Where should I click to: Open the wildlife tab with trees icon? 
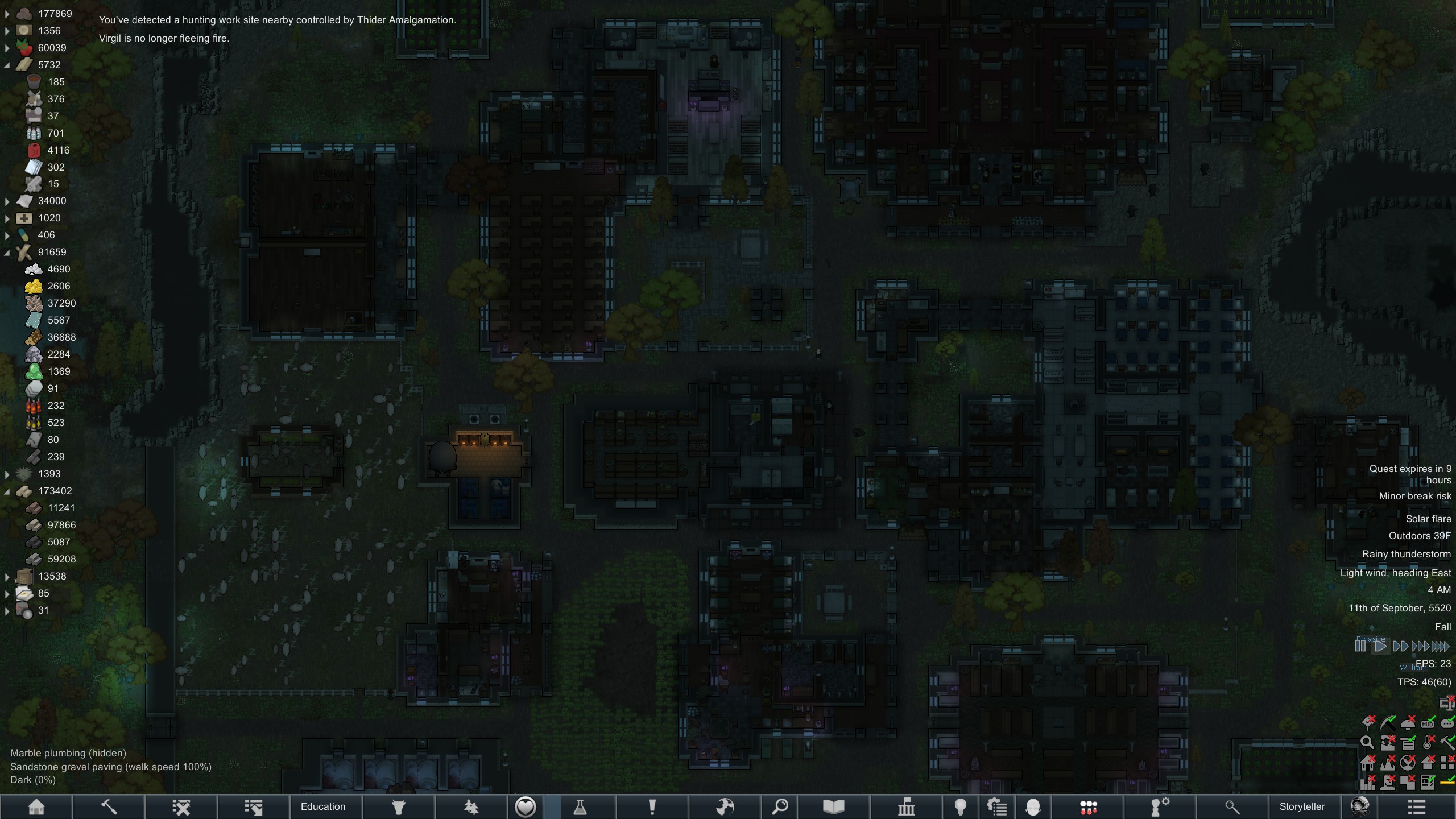click(x=471, y=806)
